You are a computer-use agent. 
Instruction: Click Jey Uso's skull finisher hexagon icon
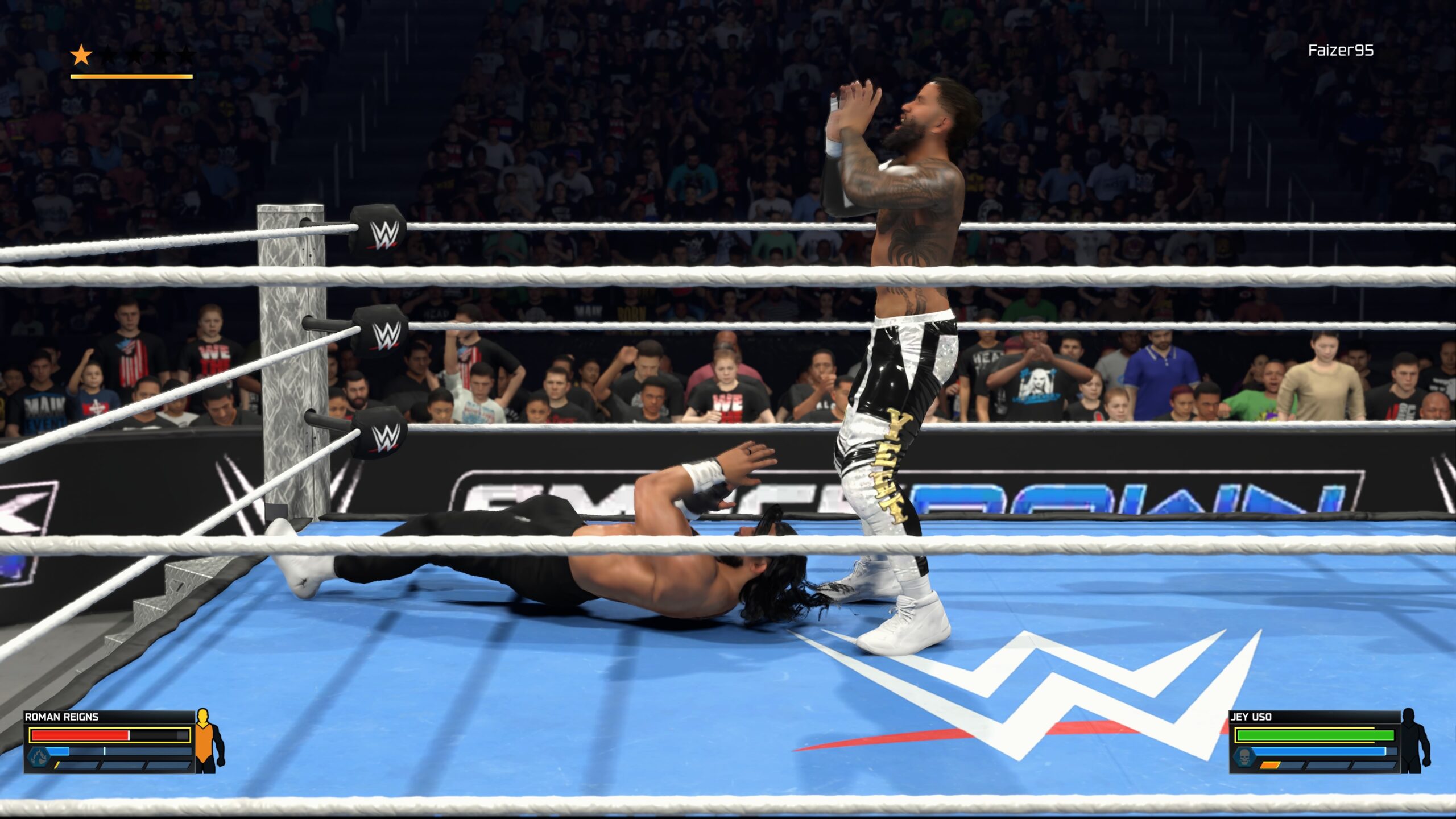click(1245, 759)
